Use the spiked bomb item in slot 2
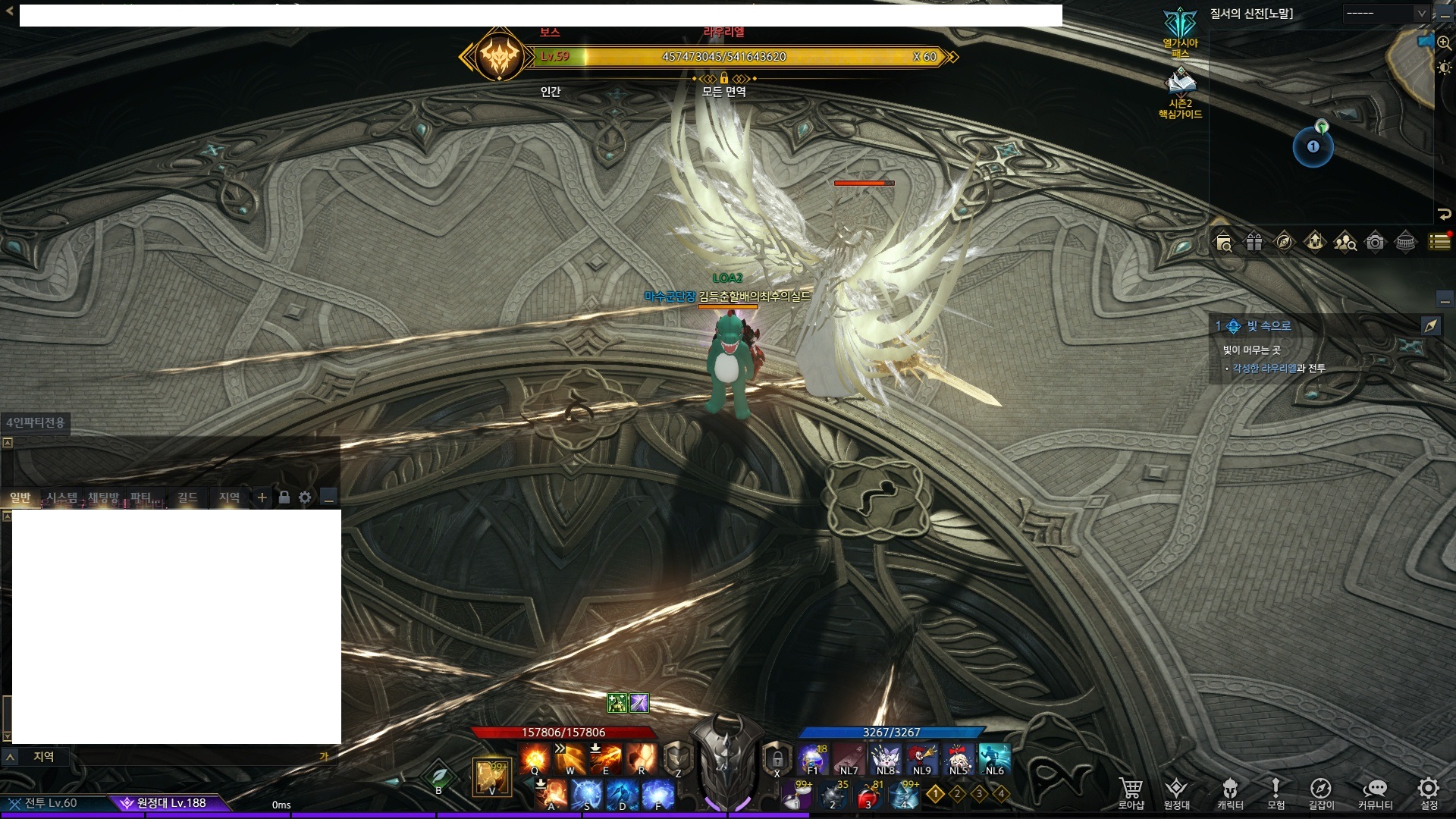1456x819 pixels. (834, 796)
